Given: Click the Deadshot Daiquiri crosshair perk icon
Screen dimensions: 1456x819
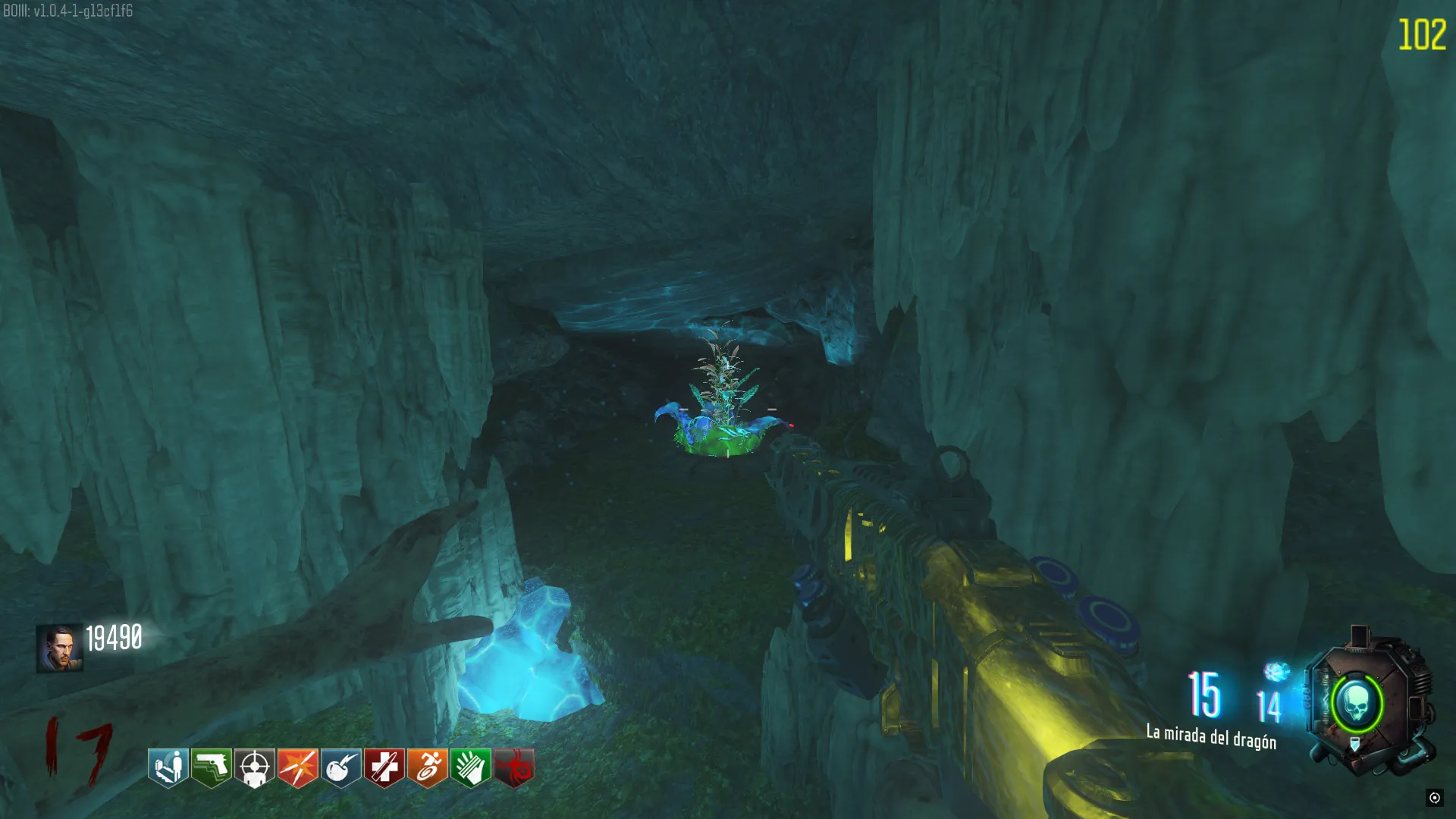Looking at the screenshot, I should coord(255,767).
